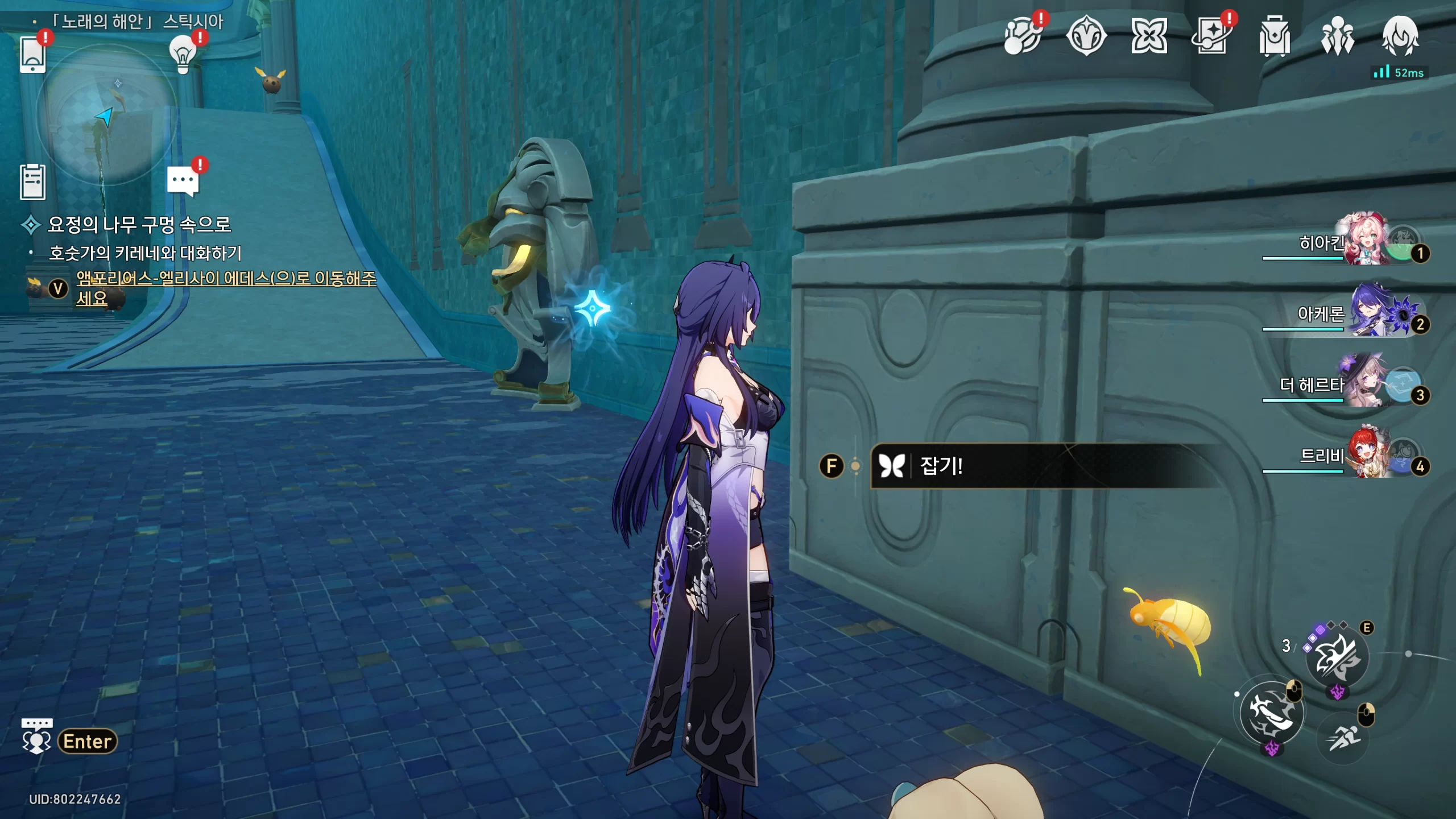Open the chat speech bubble icon
The width and height of the screenshot is (1456, 819).
[x=183, y=181]
